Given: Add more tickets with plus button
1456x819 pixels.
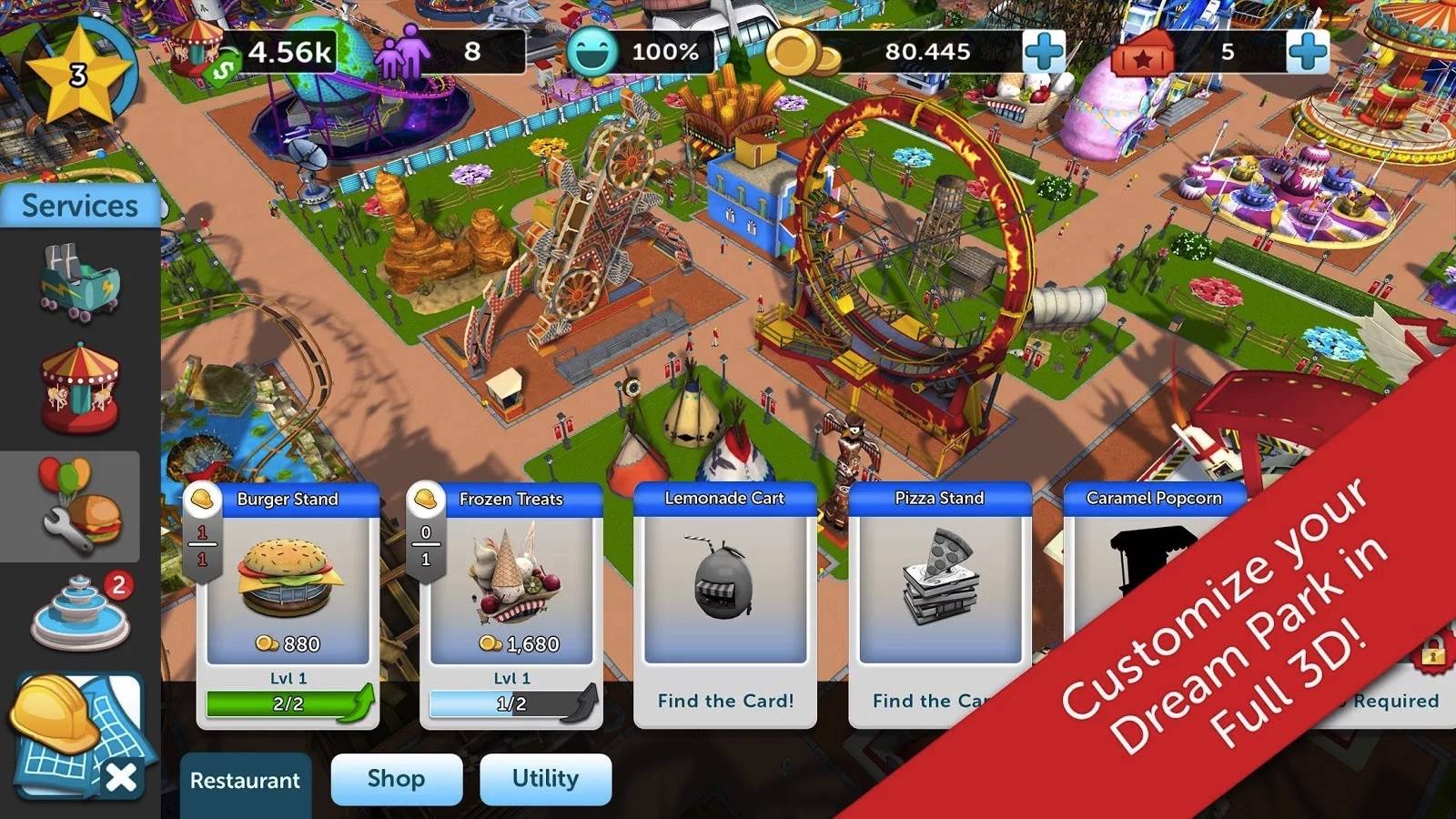Looking at the screenshot, I should [x=1307, y=52].
